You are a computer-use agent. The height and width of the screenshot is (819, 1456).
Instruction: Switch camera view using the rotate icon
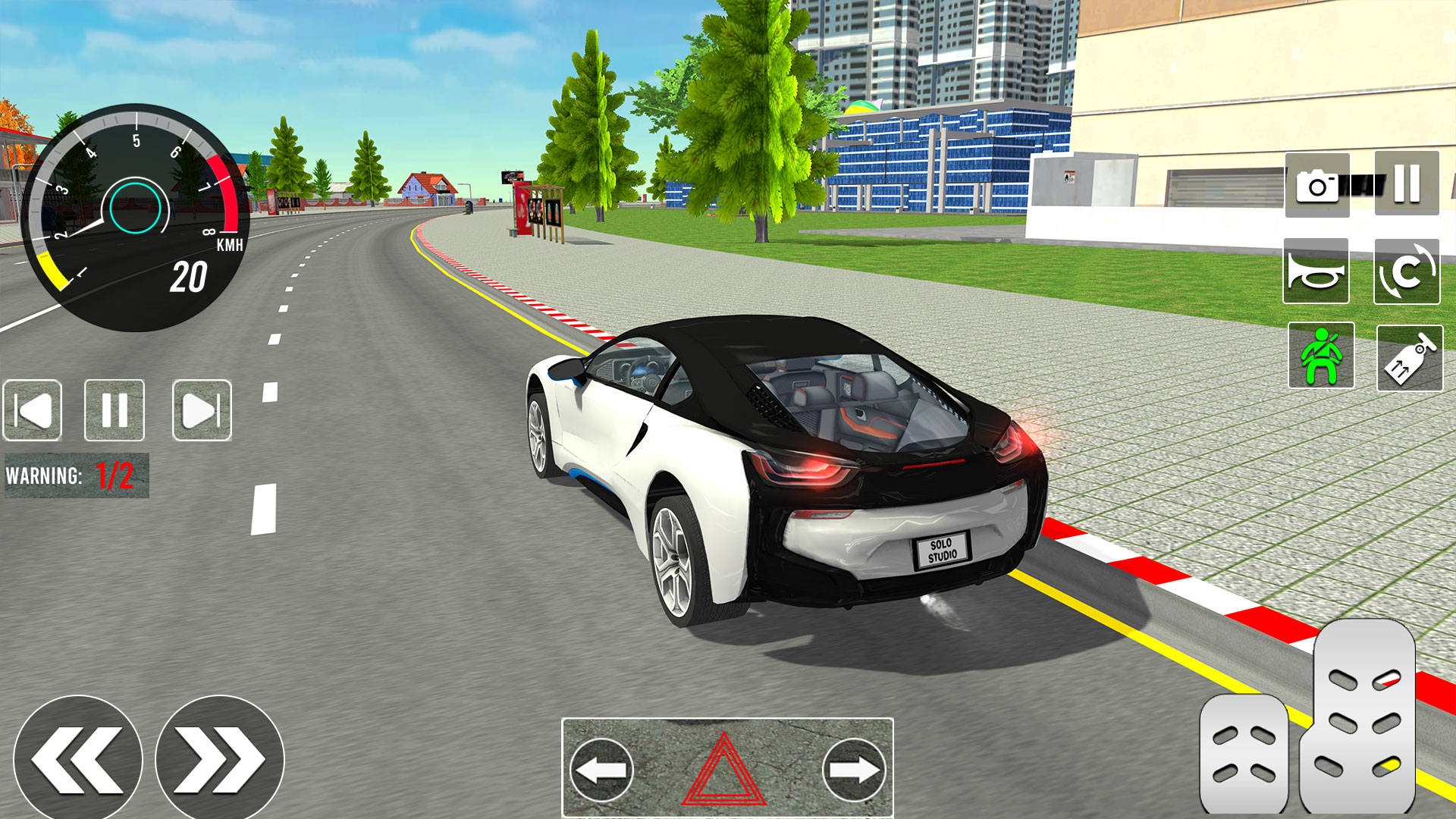(x=1409, y=271)
